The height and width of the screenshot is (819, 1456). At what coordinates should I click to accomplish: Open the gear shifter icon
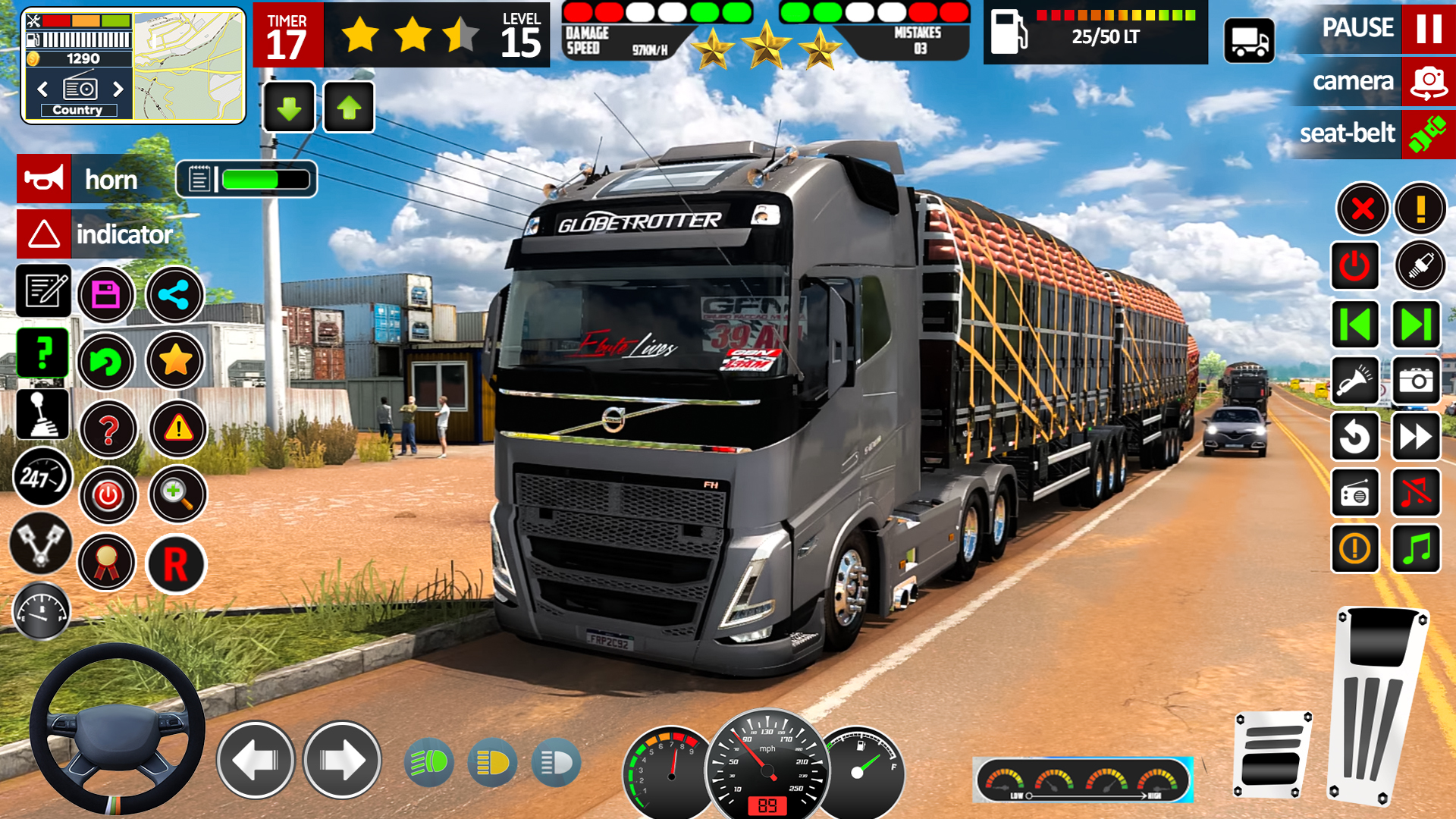pyautogui.click(x=42, y=415)
